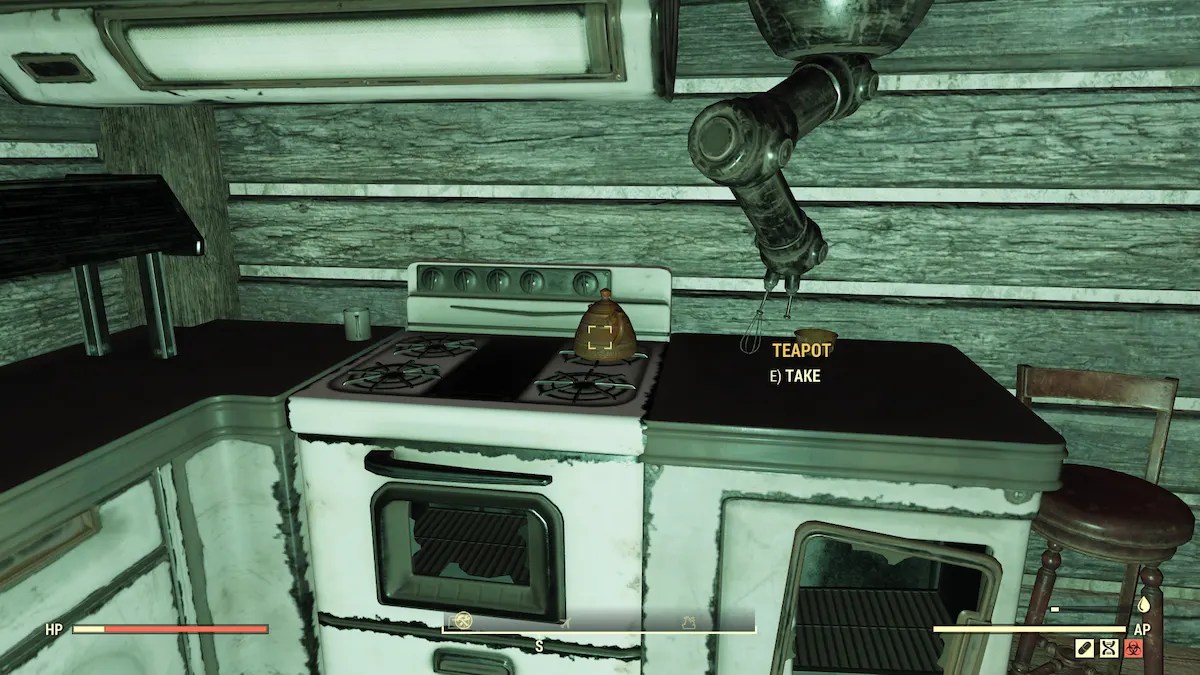Viewport: 1200px width, 675px height.
Task: Click the pill status effect icon
Action: pos(1084,649)
